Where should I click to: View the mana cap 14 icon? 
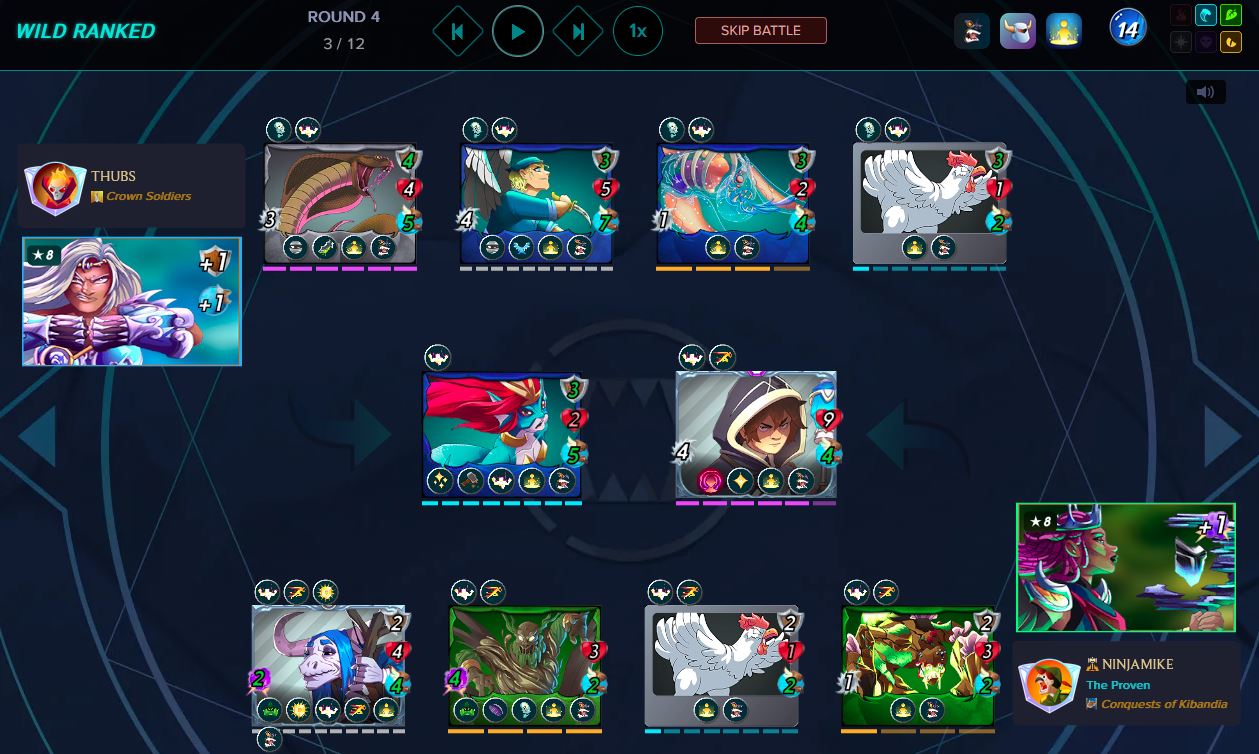[1127, 30]
